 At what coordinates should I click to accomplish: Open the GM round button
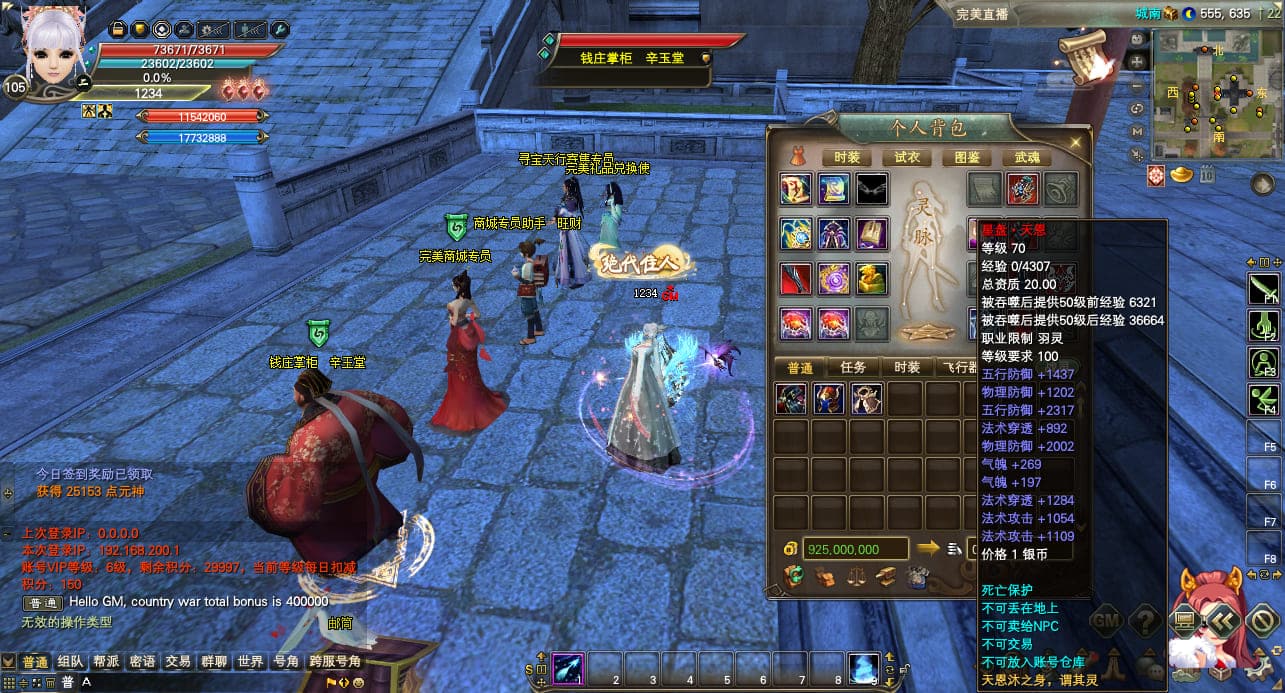pyautogui.click(x=1105, y=621)
